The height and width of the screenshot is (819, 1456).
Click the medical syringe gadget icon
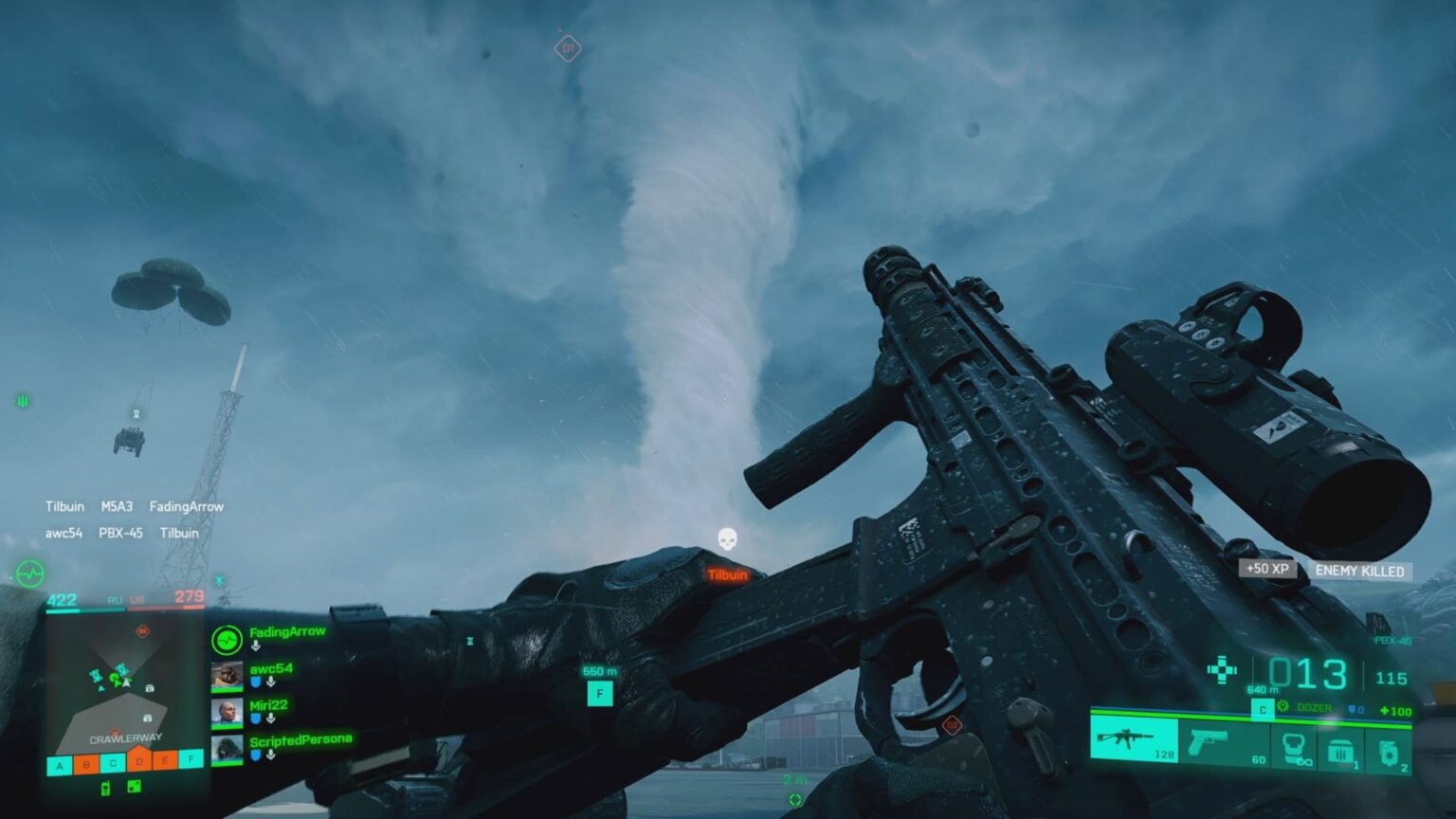(x=1294, y=748)
